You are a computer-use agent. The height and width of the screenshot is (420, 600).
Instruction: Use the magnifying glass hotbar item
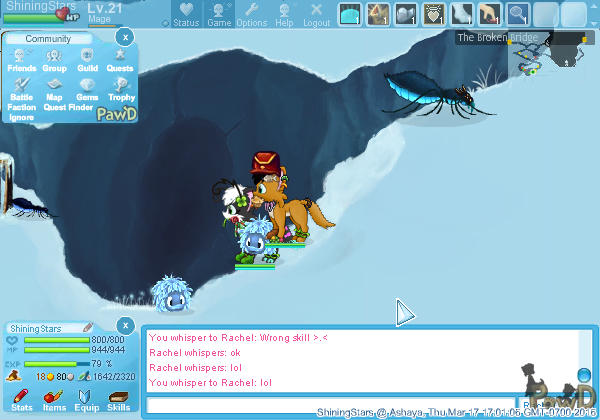pos(518,14)
